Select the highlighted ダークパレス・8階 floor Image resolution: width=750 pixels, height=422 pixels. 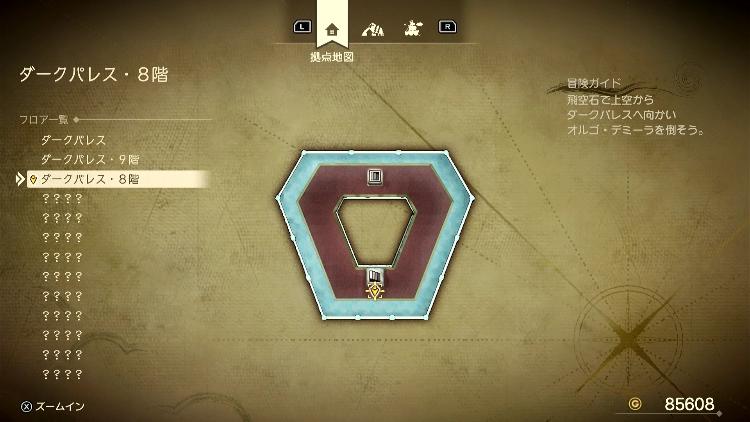(x=89, y=179)
